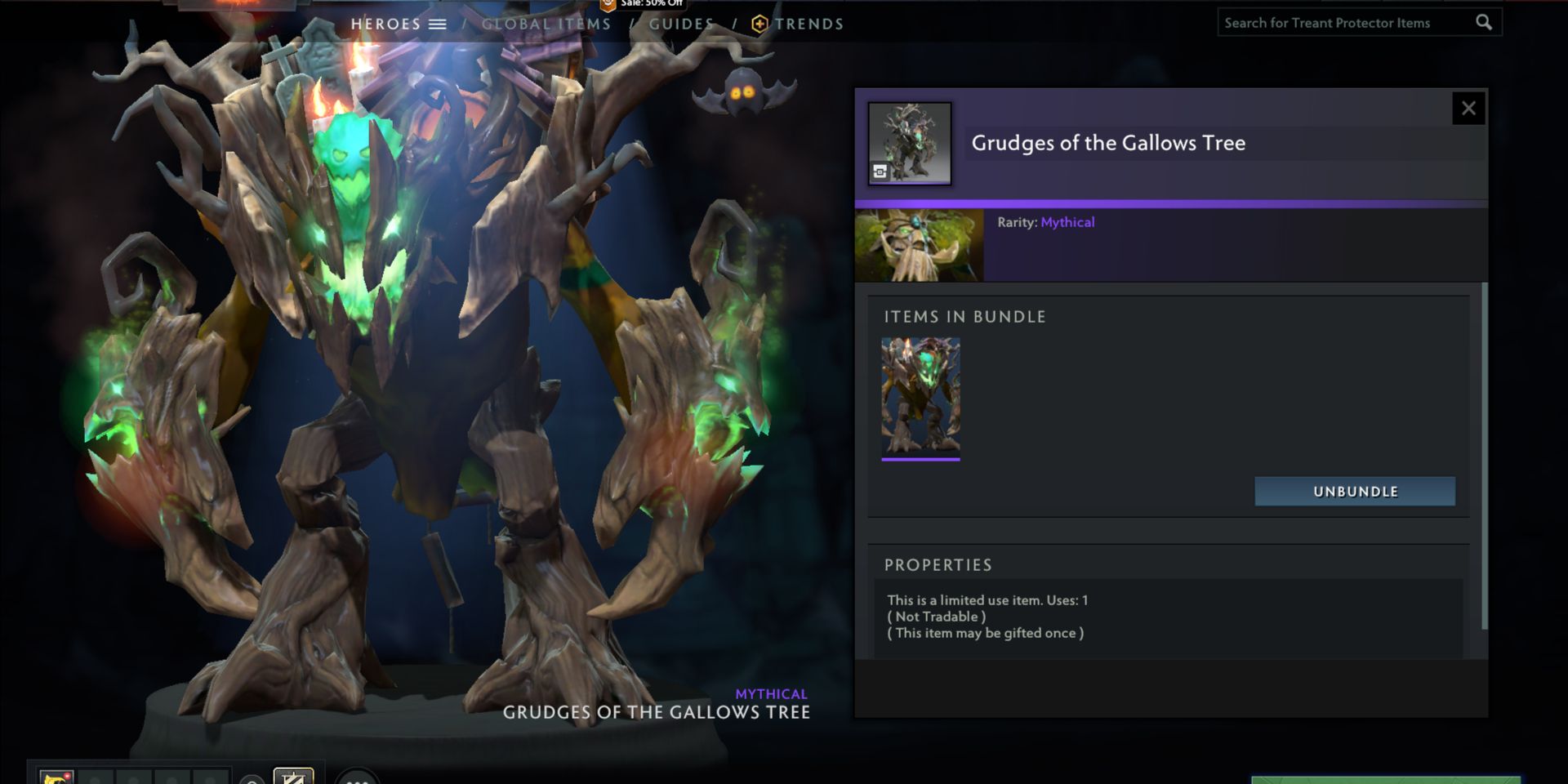Expand the Items in Bundle section
Image resolution: width=1568 pixels, height=784 pixels.
(964, 317)
